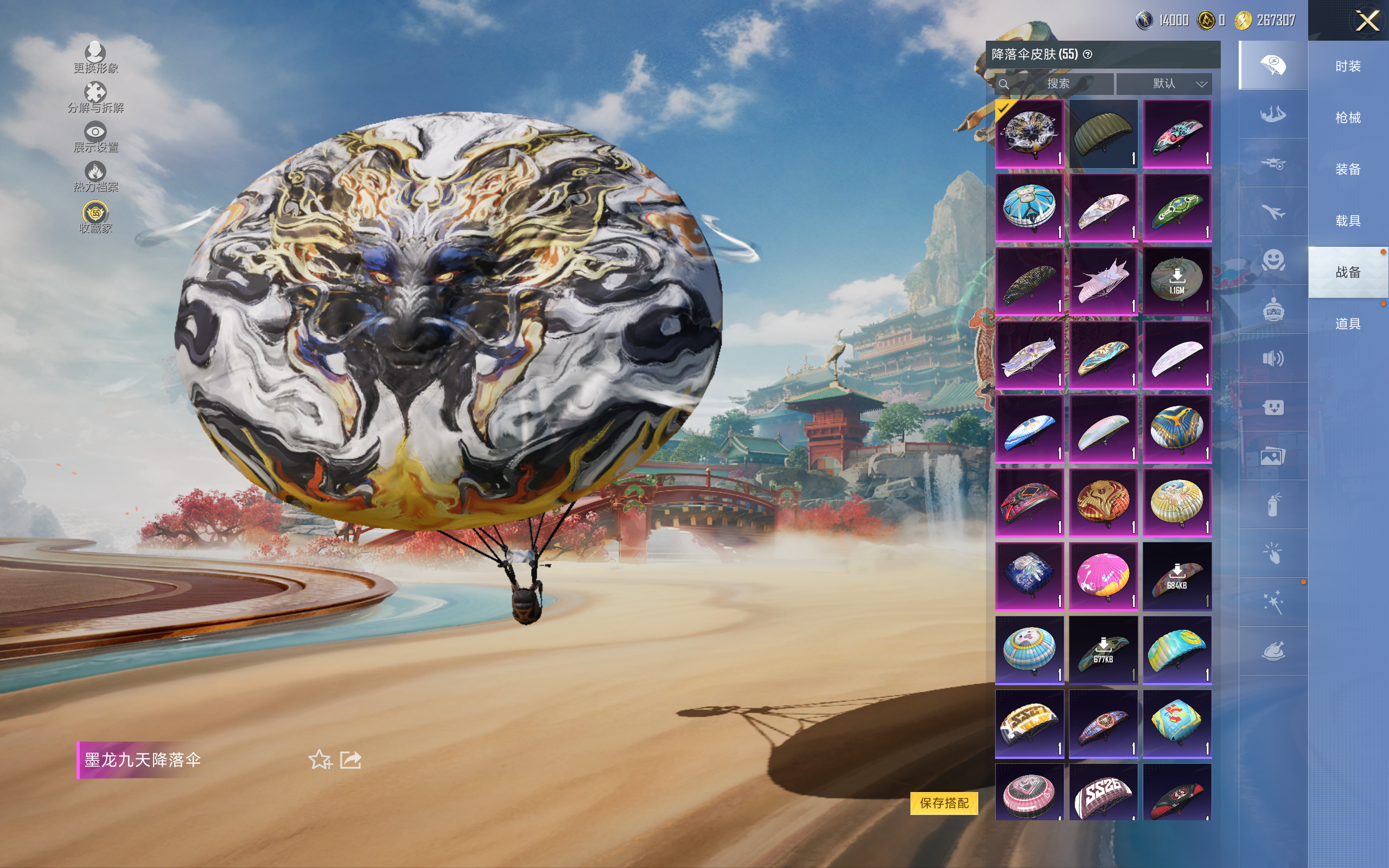The width and height of the screenshot is (1389, 868).
Task: Click the 搜索 search field
Action: [x=1057, y=84]
